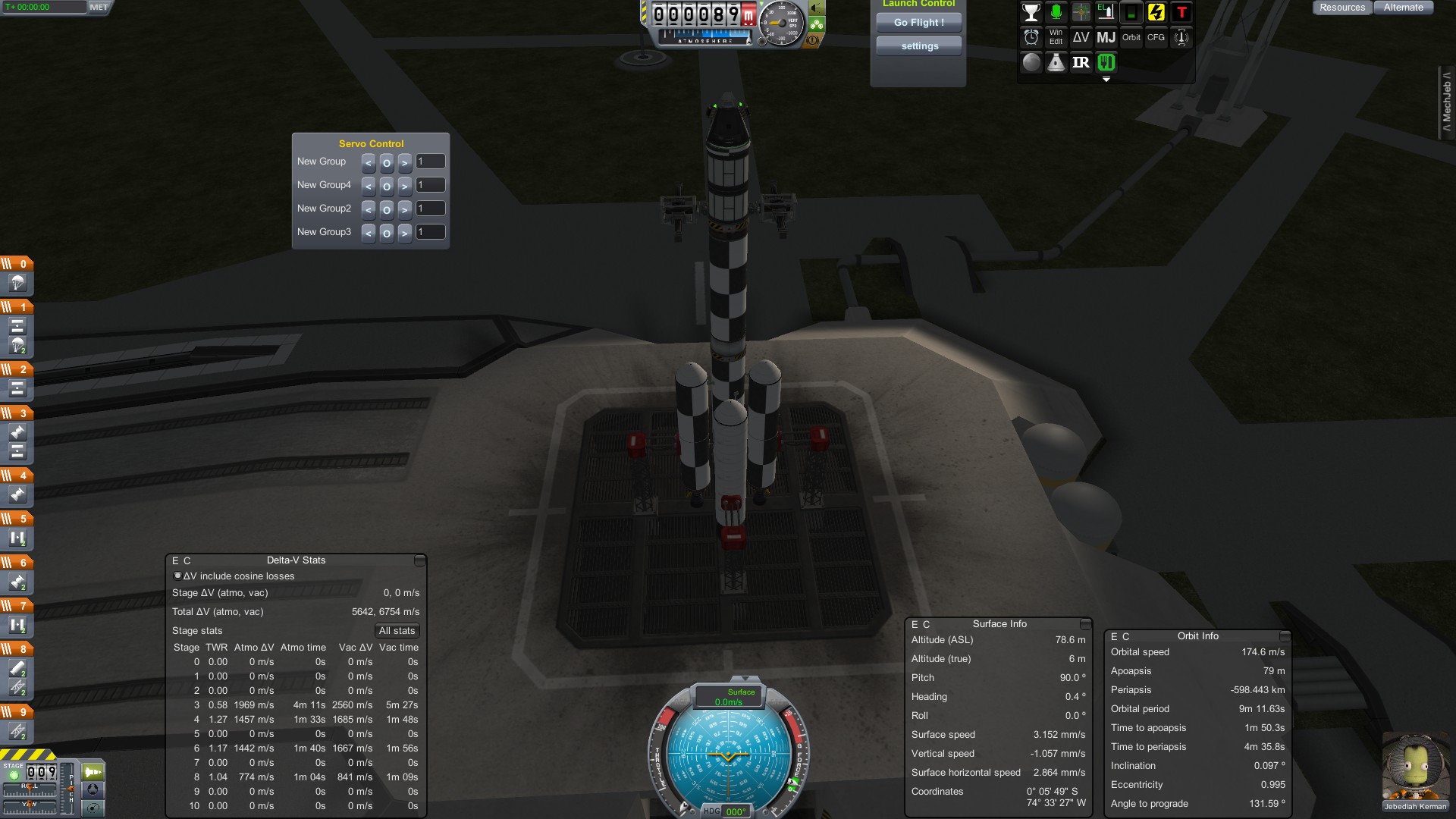Expand the MechJeb side tab
This screenshot has width=1456, height=819.
[x=1447, y=102]
